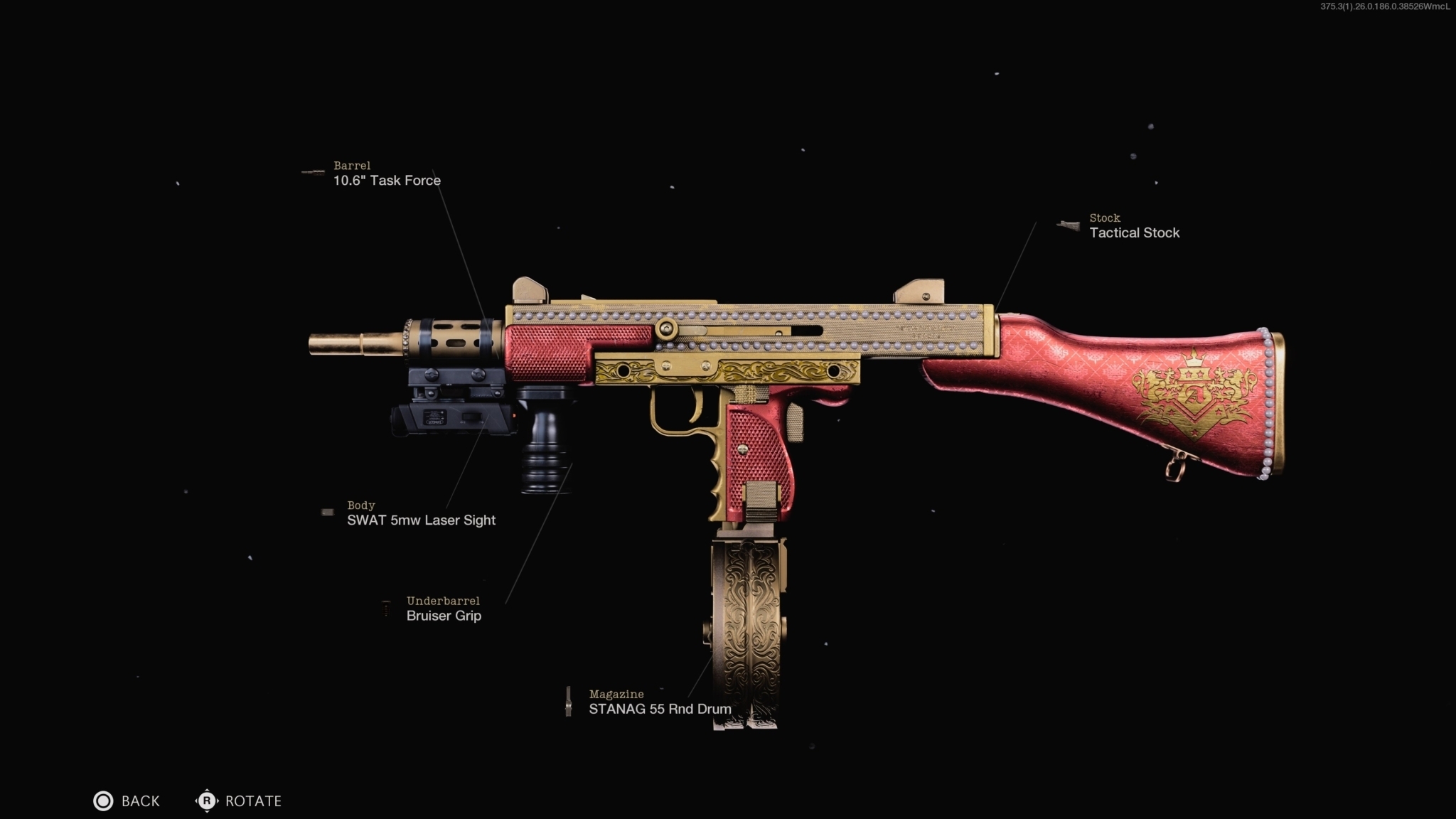This screenshot has width=1456, height=819.
Task: Select the Tactical Stock label
Action: pos(1133,232)
